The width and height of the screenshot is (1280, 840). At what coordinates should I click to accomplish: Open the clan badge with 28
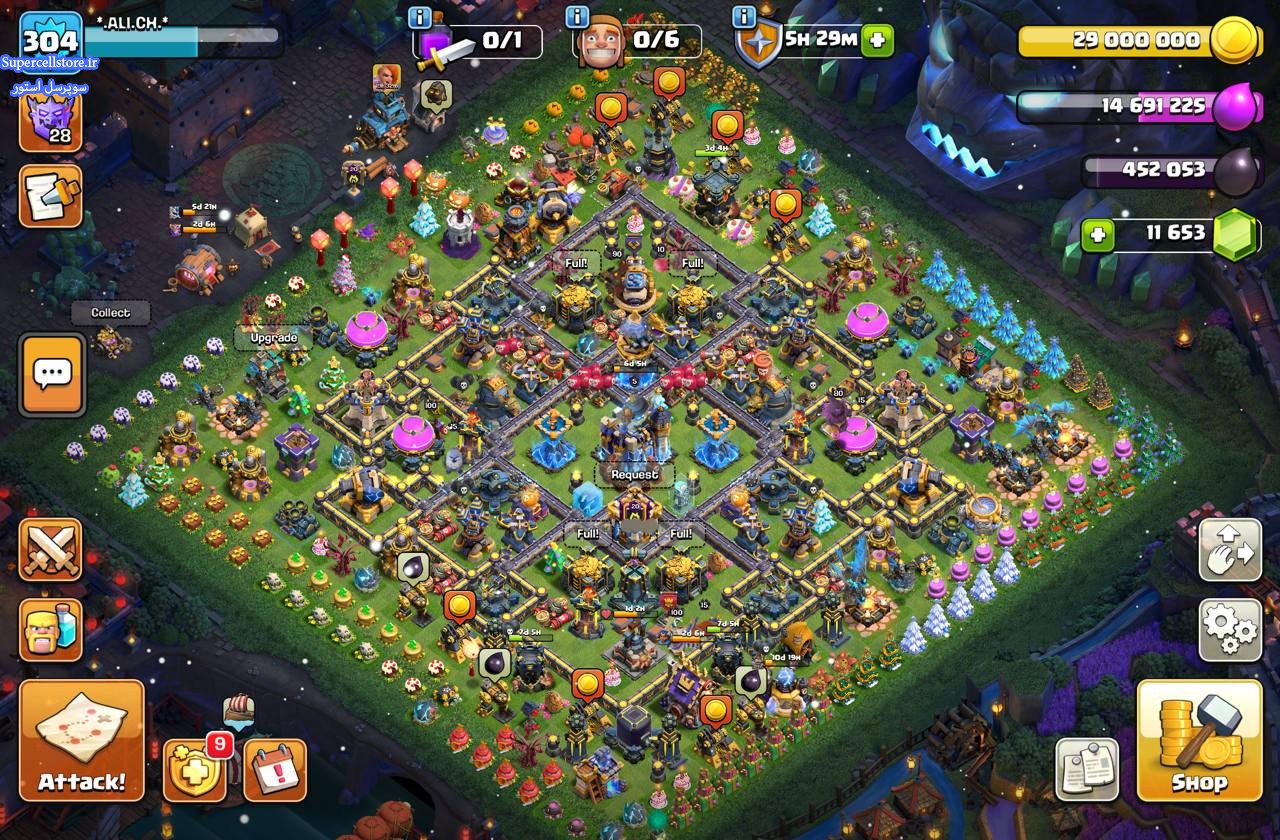click(50, 121)
